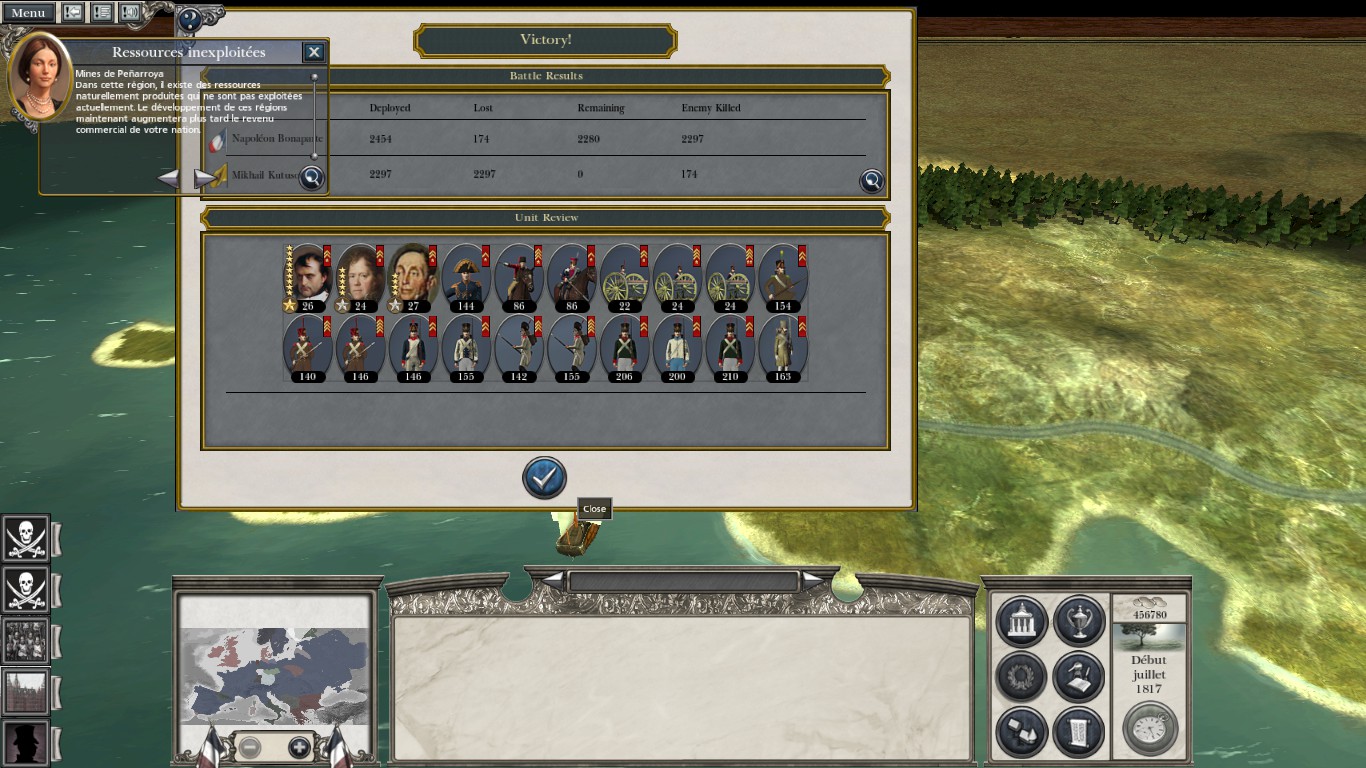Screen dimensions: 1366x768
Task: Open the scroll lists icon
Action: [1078, 733]
